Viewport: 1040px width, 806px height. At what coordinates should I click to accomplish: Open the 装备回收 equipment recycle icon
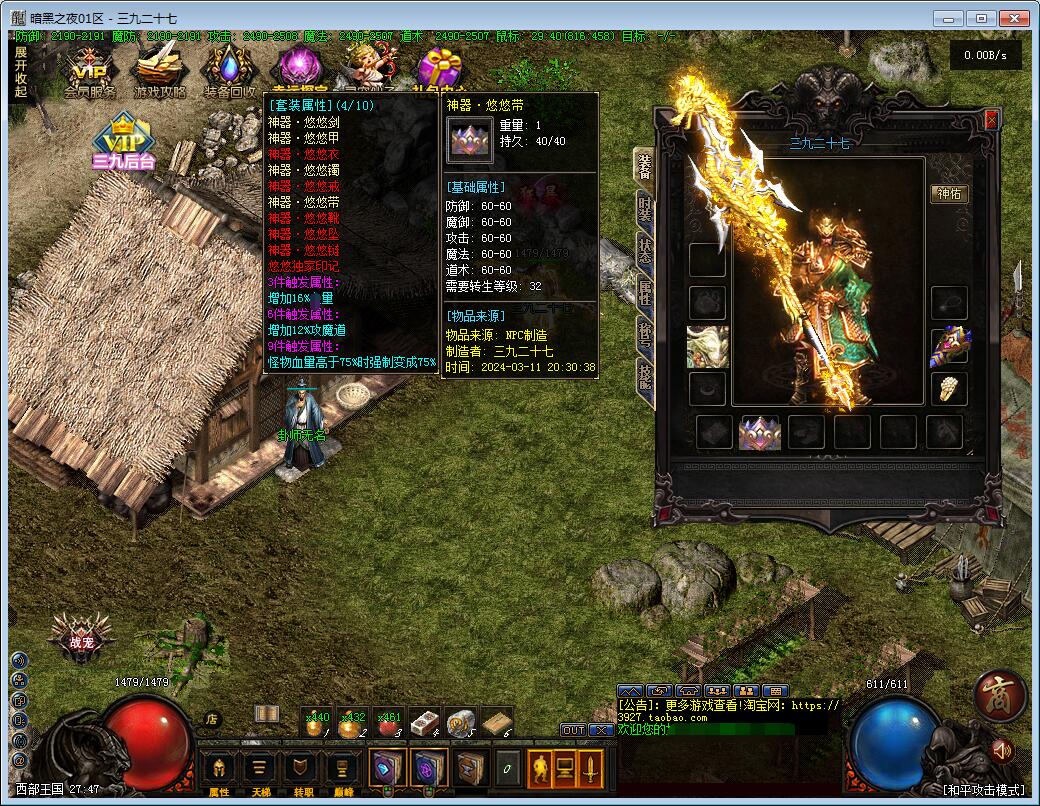pos(229,72)
